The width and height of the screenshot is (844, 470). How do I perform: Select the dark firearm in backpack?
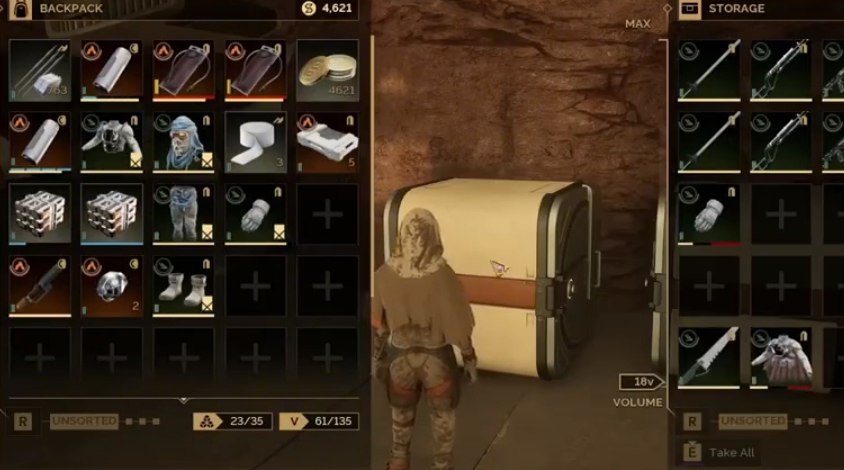point(40,286)
